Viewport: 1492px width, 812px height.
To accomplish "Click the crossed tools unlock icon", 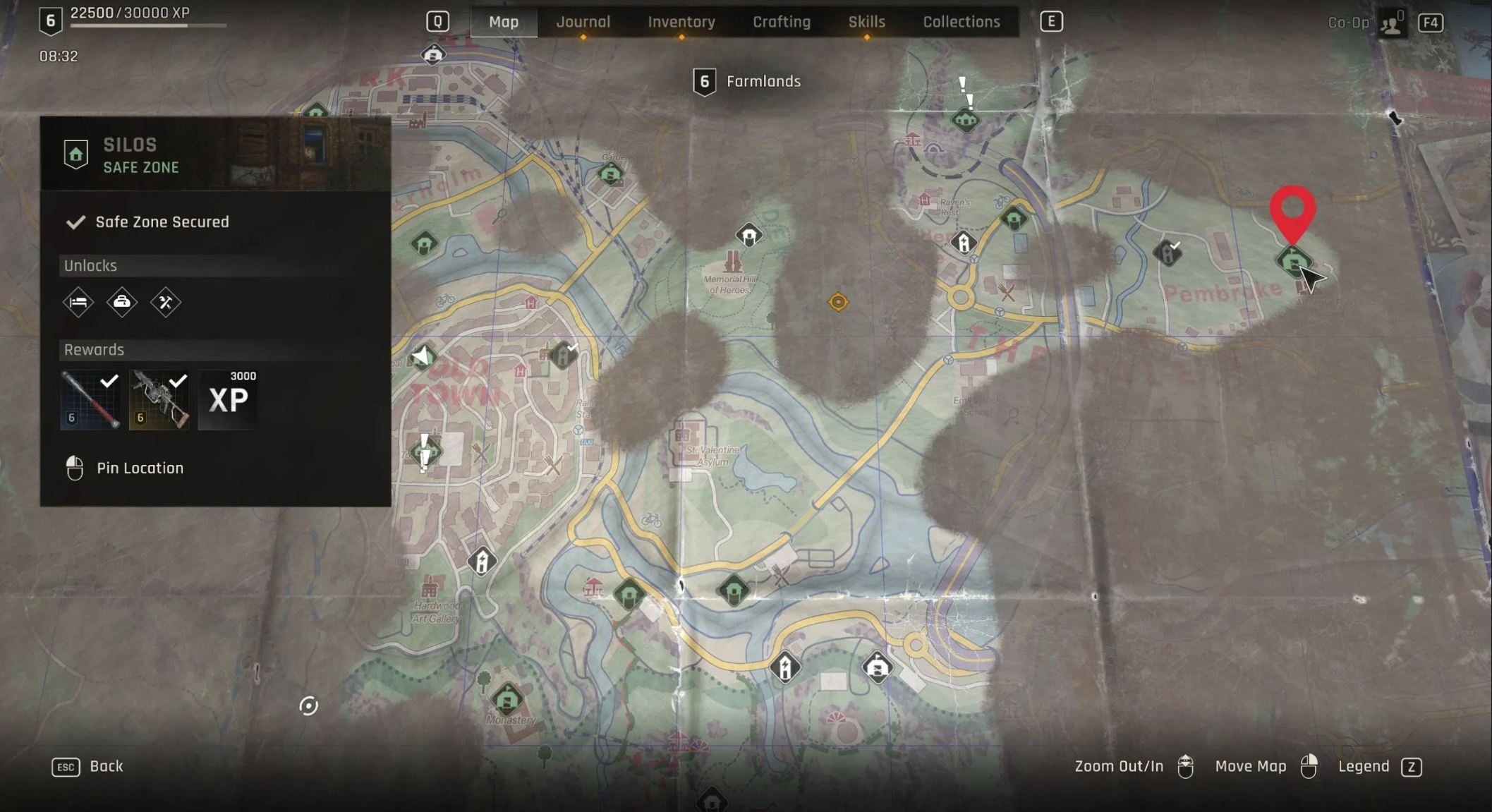I will point(166,303).
